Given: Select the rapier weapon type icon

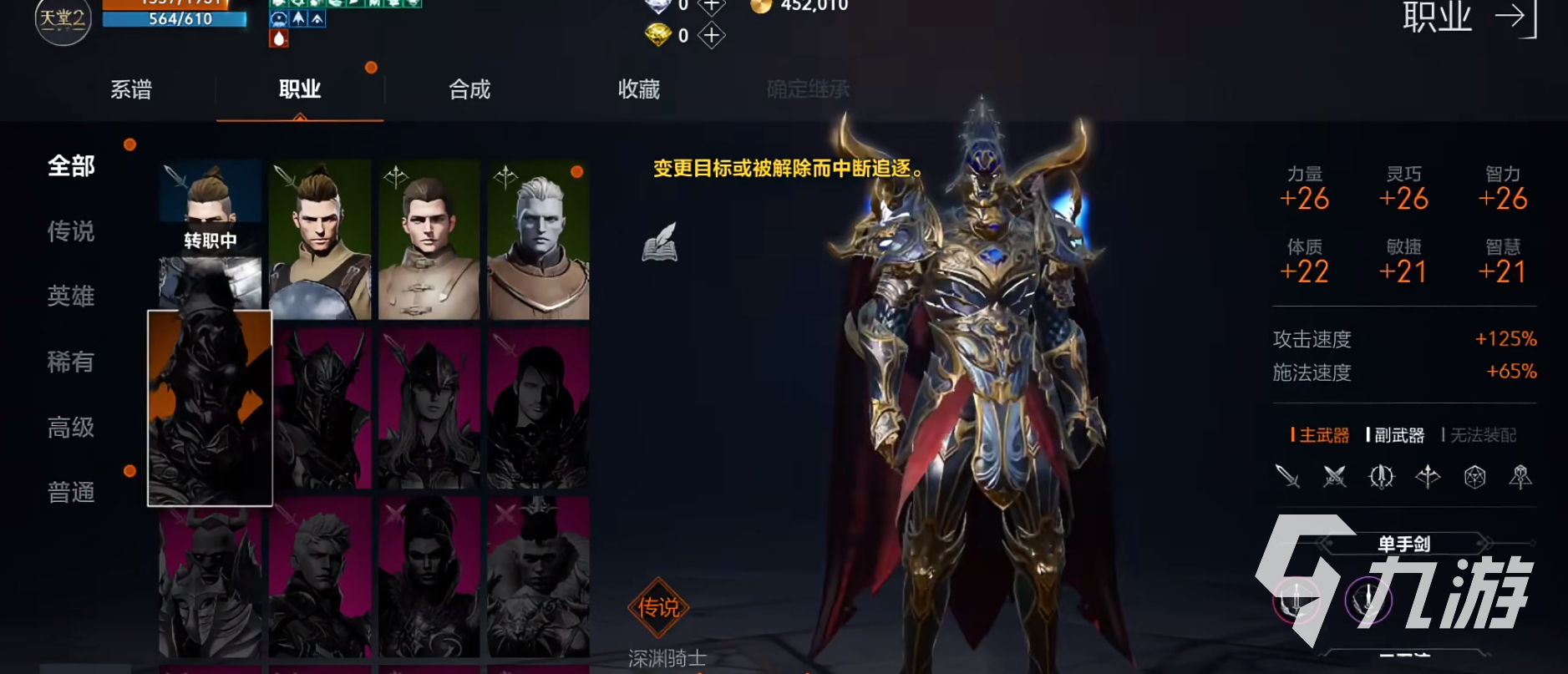Looking at the screenshot, I should point(1382,476).
